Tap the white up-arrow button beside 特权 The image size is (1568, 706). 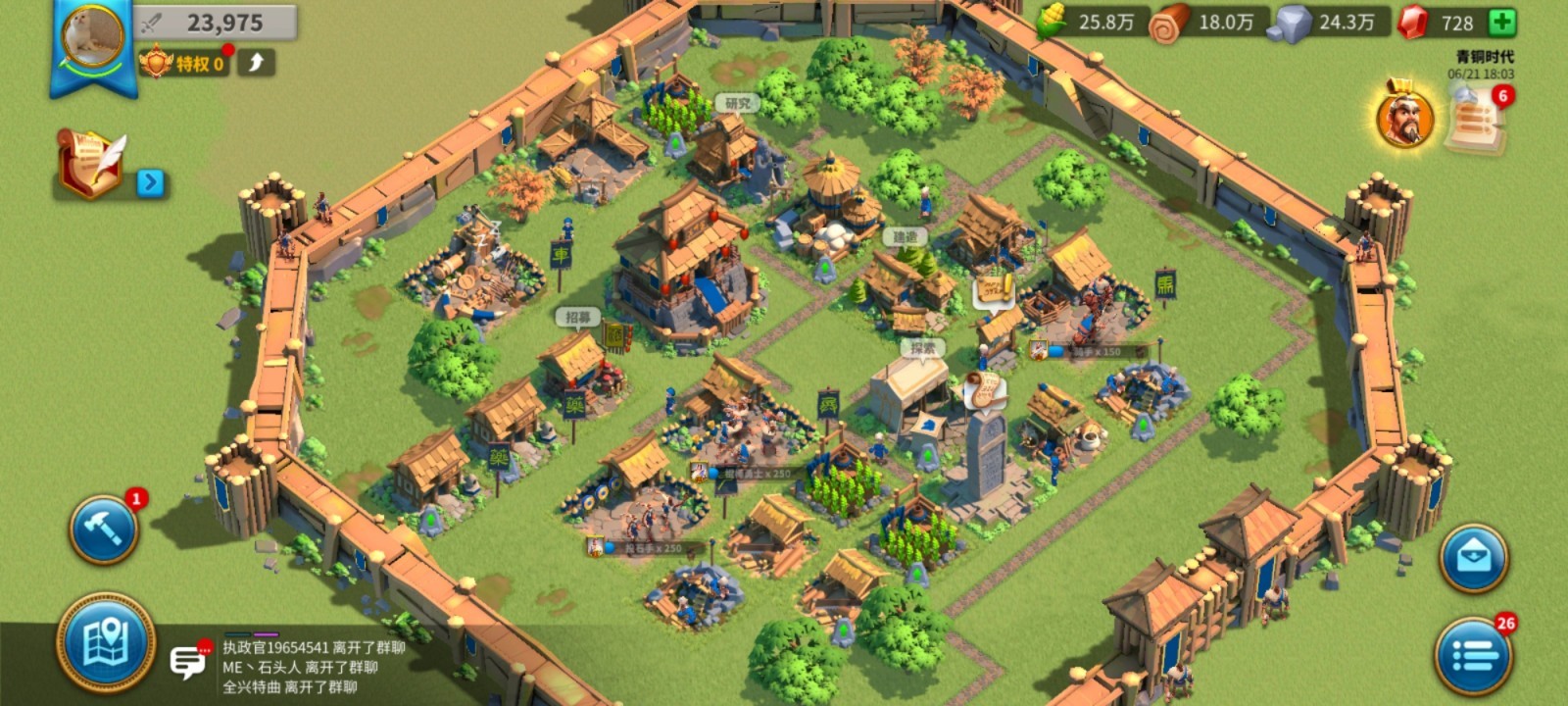tap(256, 63)
